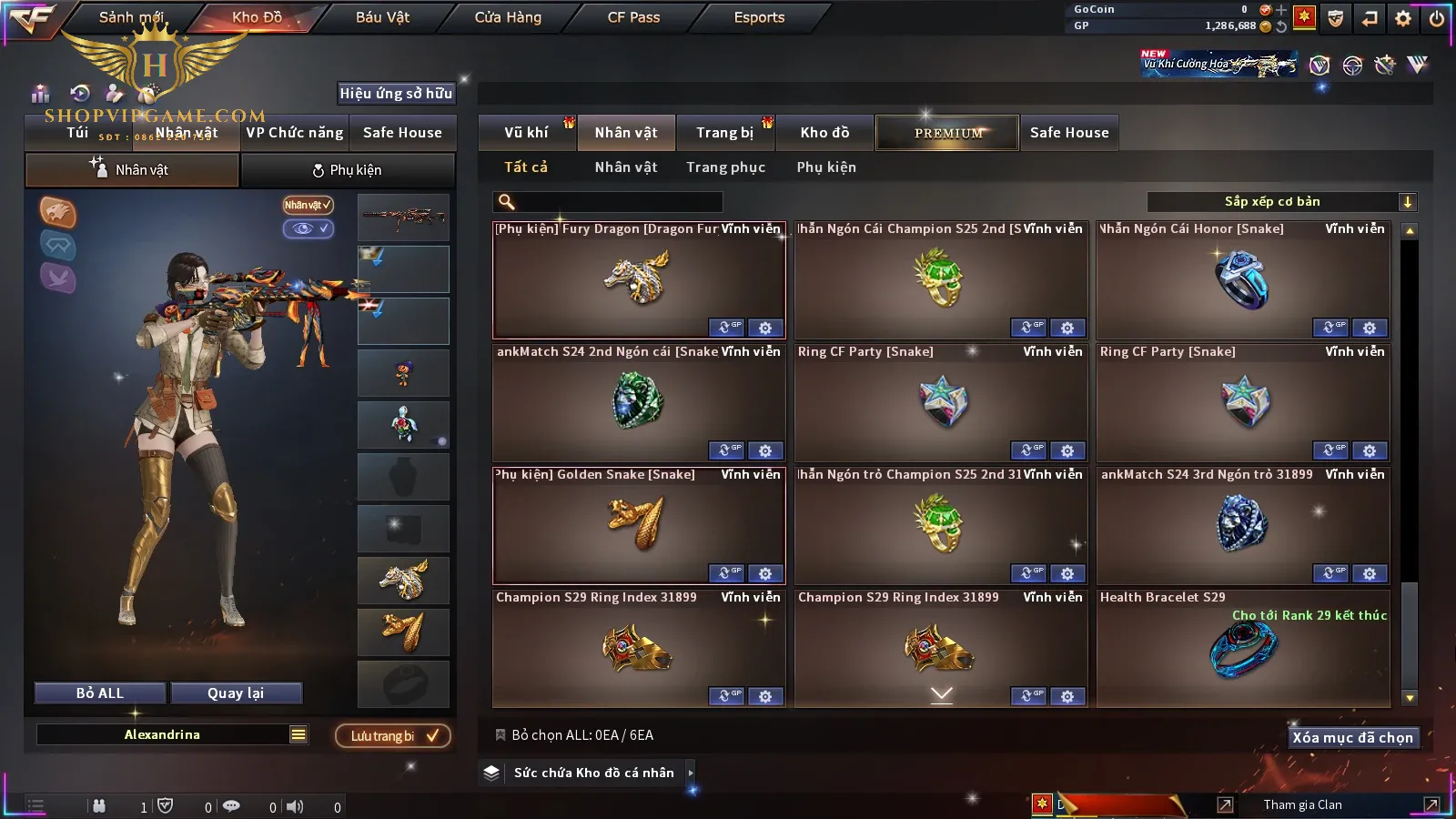The image size is (1456, 819).
Task: Select the Vũ khí inventory tab
Action: point(526,133)
